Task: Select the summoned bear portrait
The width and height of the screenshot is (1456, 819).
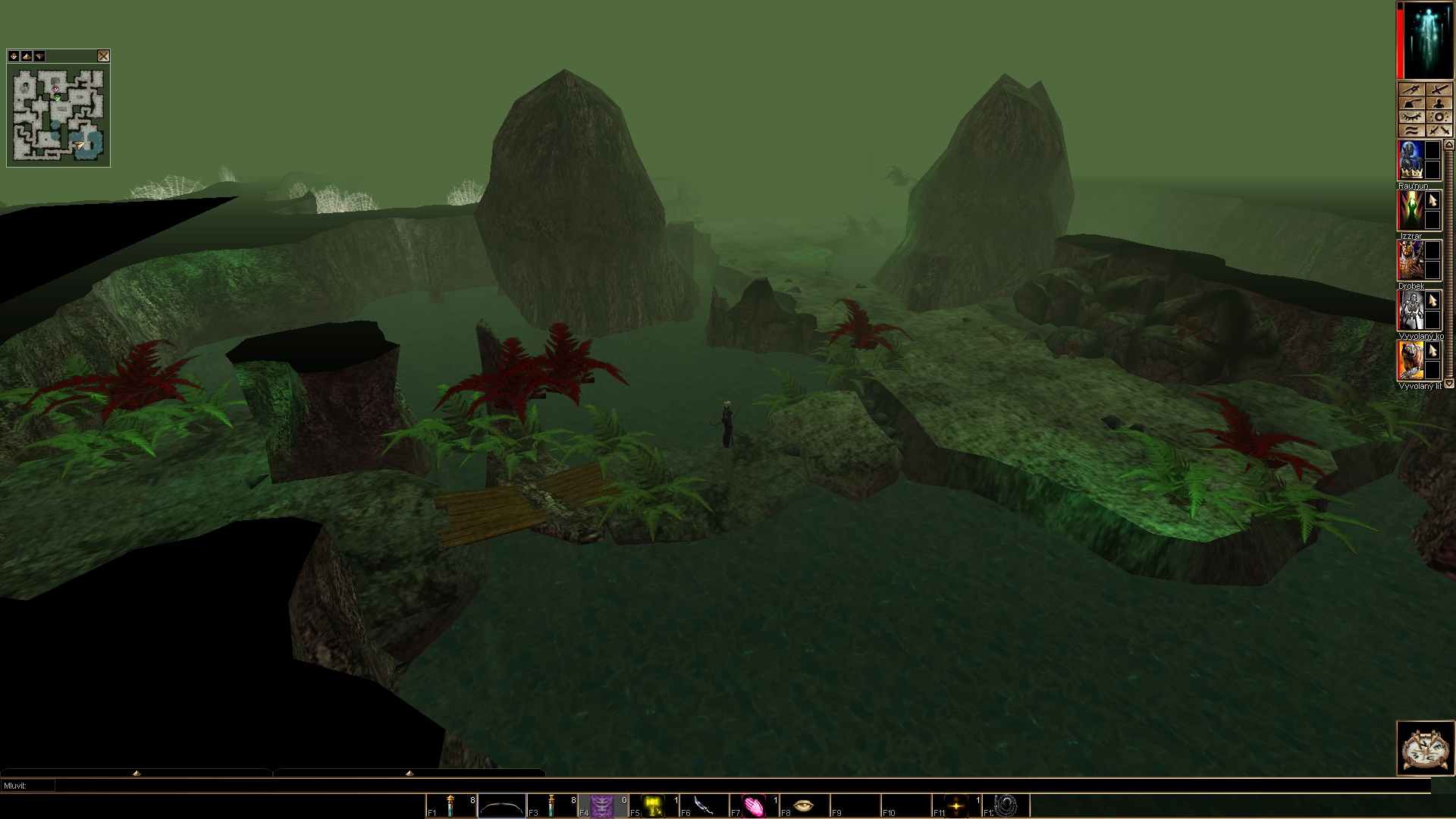Action: pyautogui.click(x=1410, y=360)
